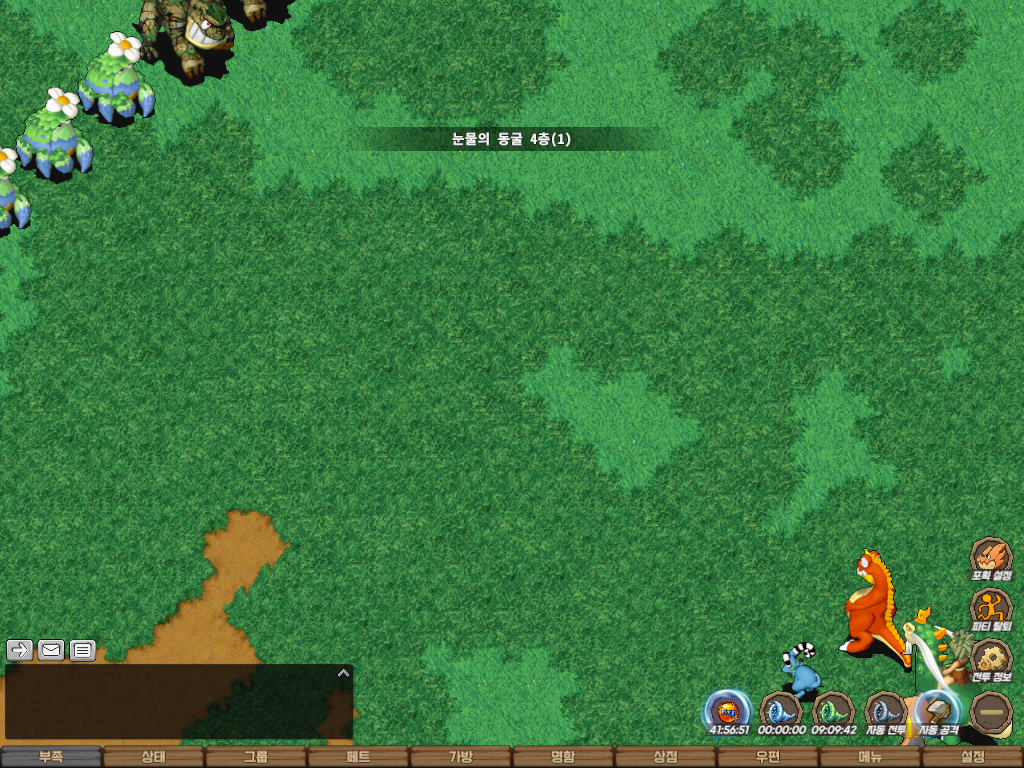
Task: Open the 상점 shop menu
Action: click(665, 757)
